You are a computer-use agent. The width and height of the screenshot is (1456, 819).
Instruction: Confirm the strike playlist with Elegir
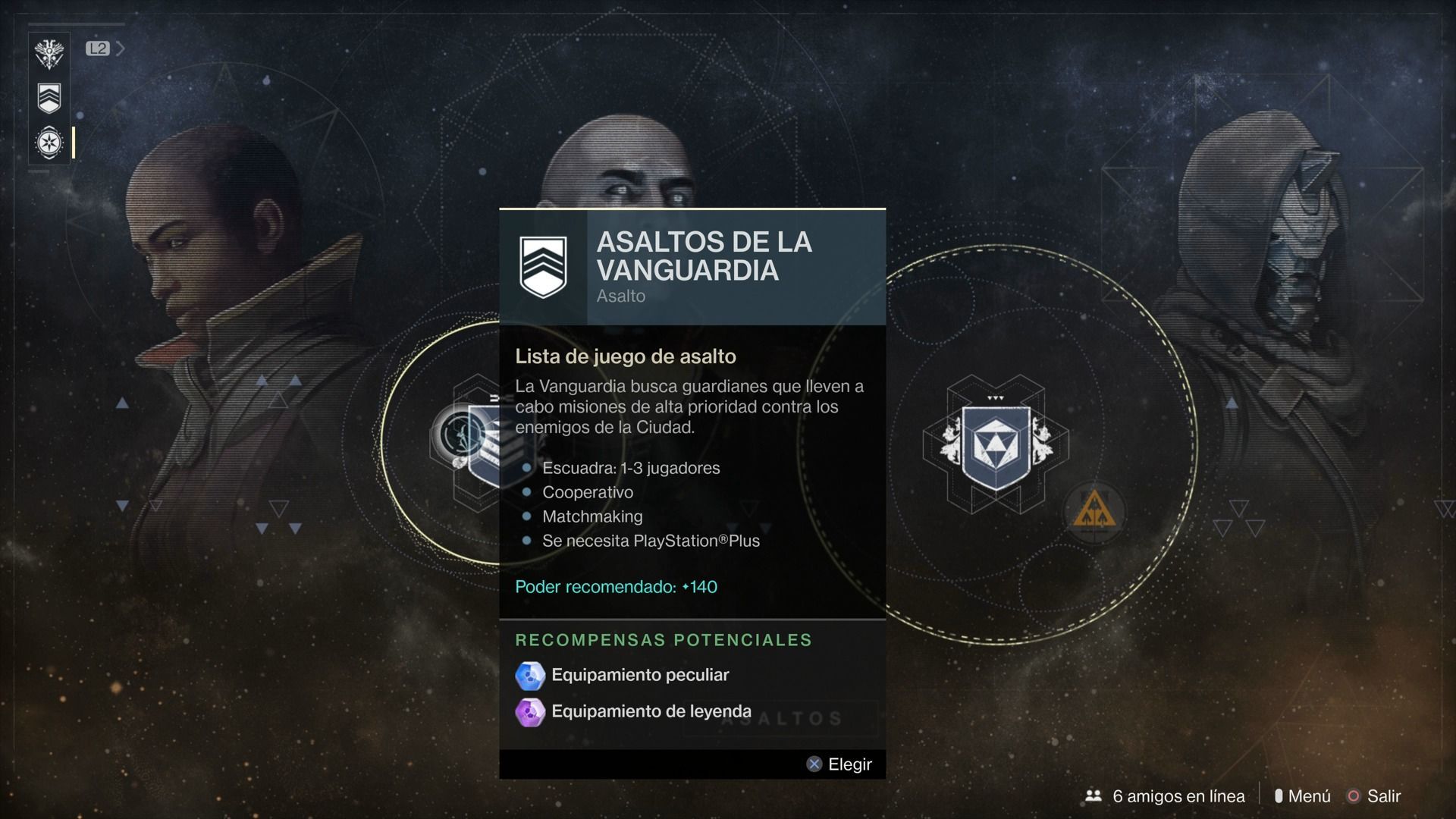tap(839, 764)
